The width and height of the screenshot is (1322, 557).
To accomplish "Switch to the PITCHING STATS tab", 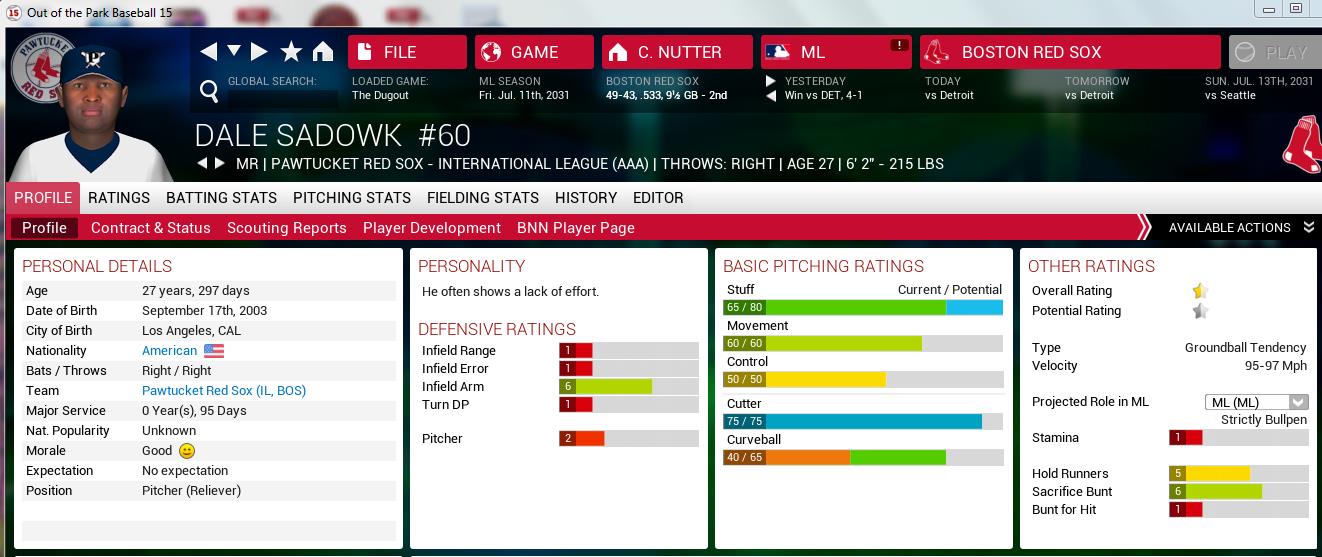I will click(x=352, y=198).
